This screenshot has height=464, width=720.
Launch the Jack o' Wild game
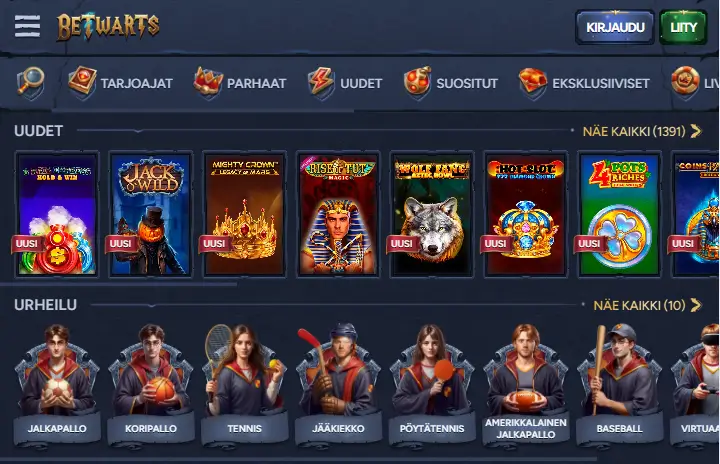[x=150, y=214]
